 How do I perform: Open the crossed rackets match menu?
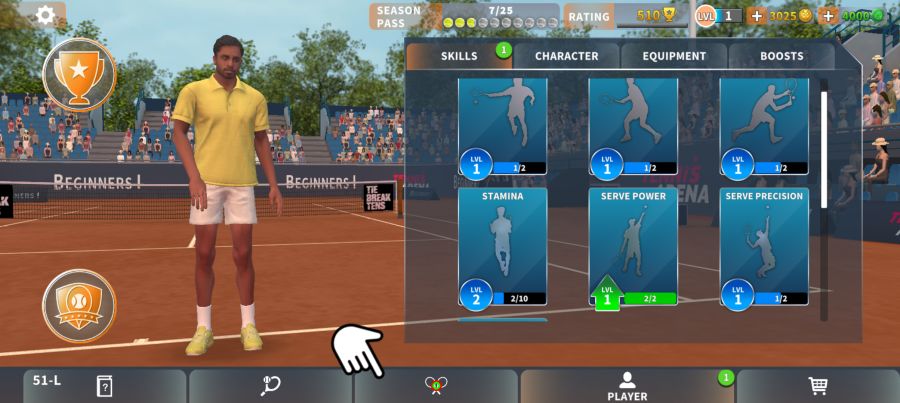click(x=436, y=386)
